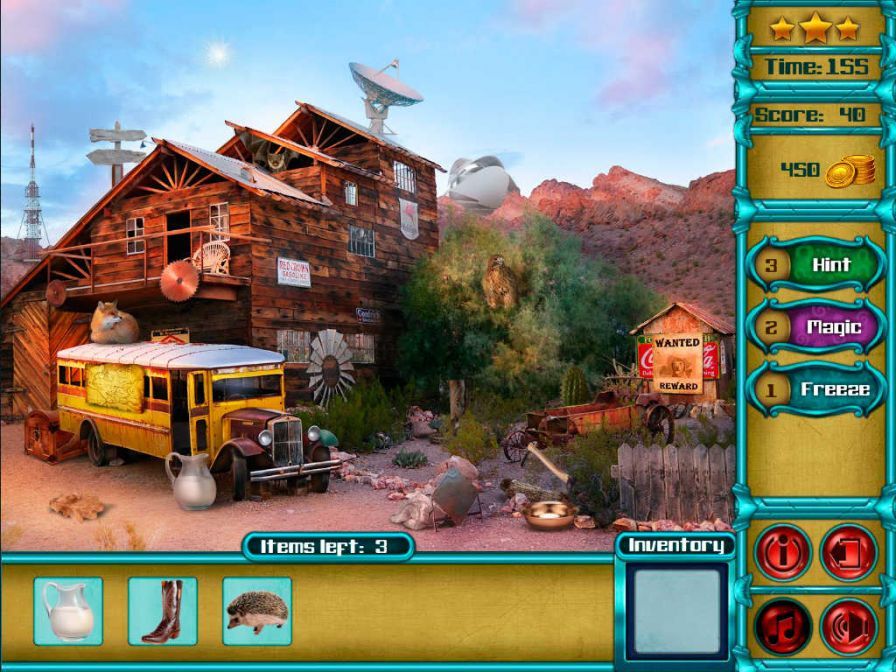Open the red info button
This screenshot has width=896, height=672.
[x=782, y=552]
